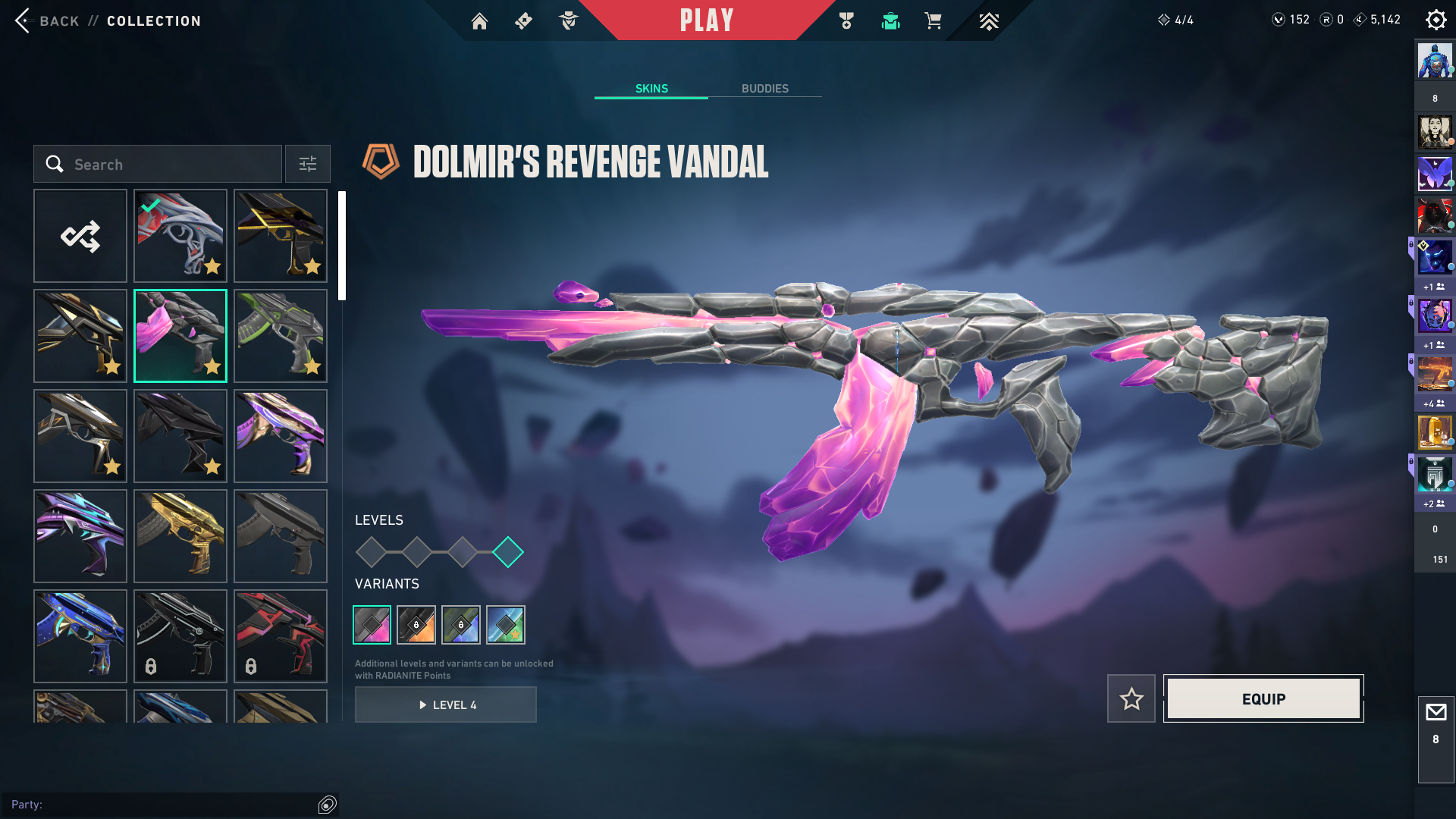The width and height of the screenshot is (1456, 819).
Task: Open the skin filter options
Action: pyautogui.click(x=308, y=165)
